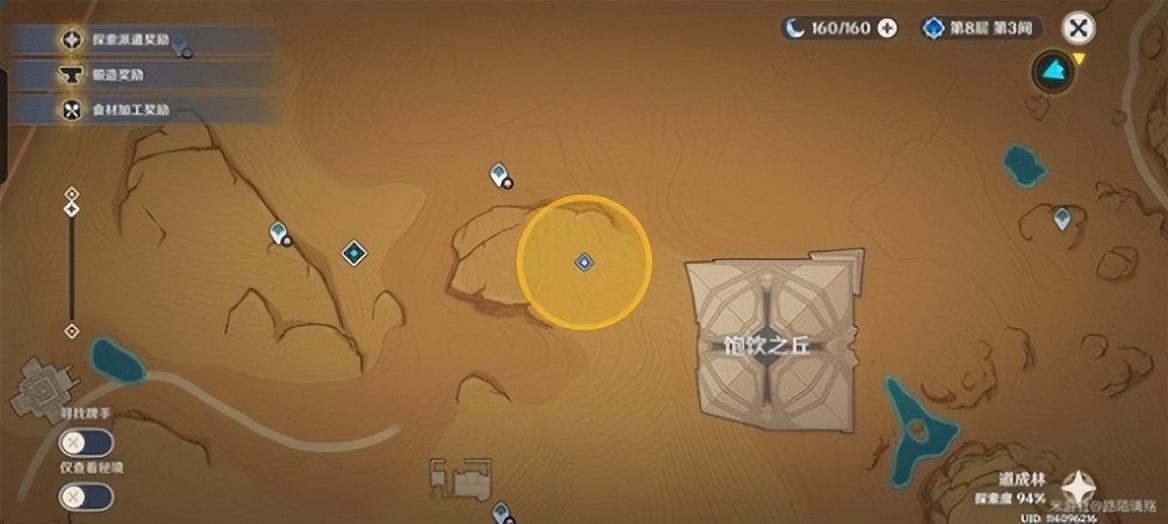
Task: Select the teleport waypoint left of the domain marker
Action: pos(279,232)
